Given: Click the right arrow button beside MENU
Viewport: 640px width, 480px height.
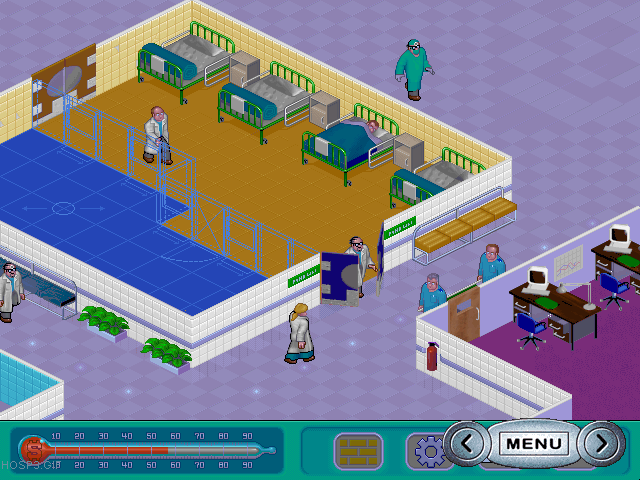Looking at the screenshot, I should pos(598,443).
